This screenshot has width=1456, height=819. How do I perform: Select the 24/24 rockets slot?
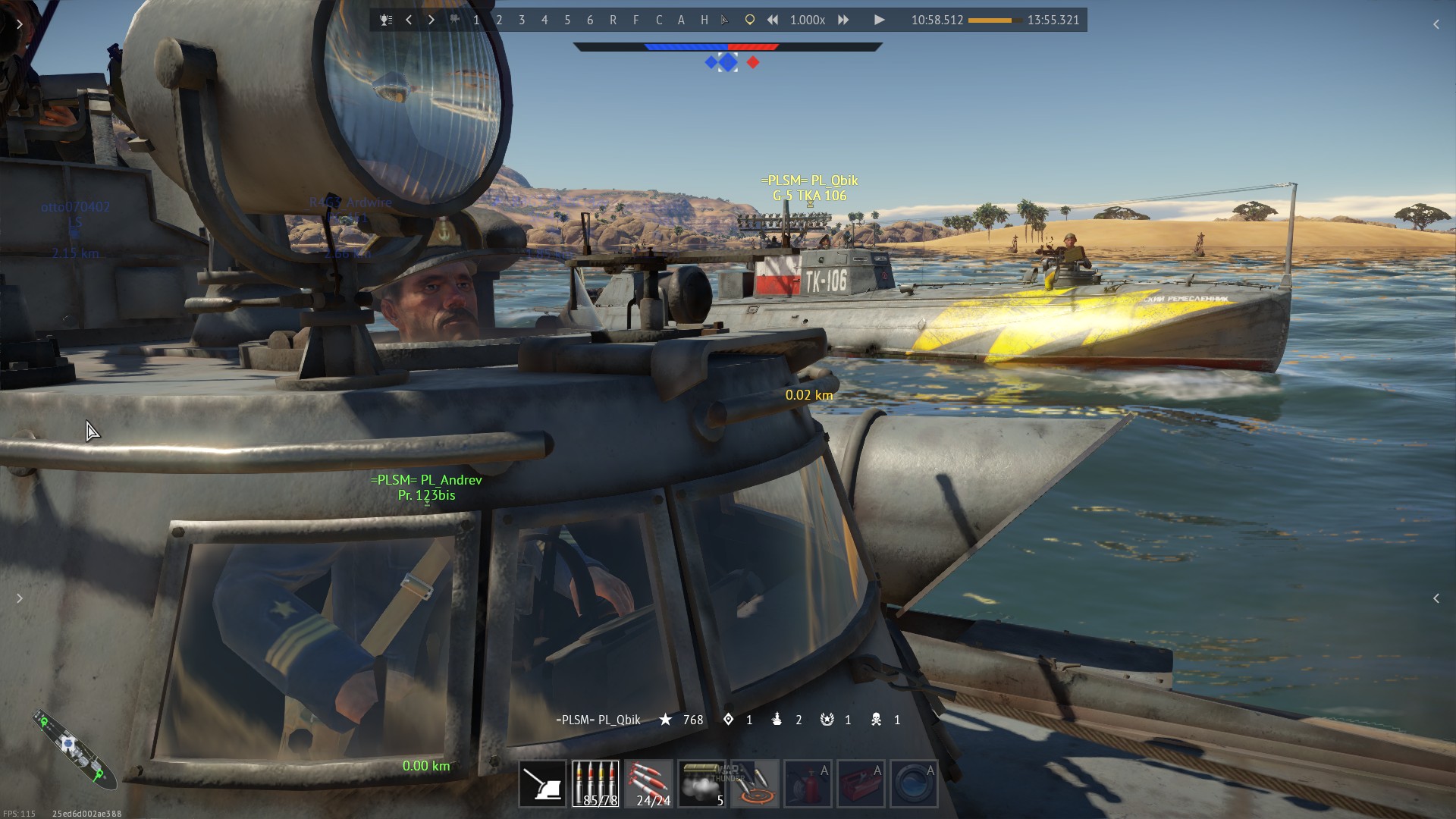(648, 783)
